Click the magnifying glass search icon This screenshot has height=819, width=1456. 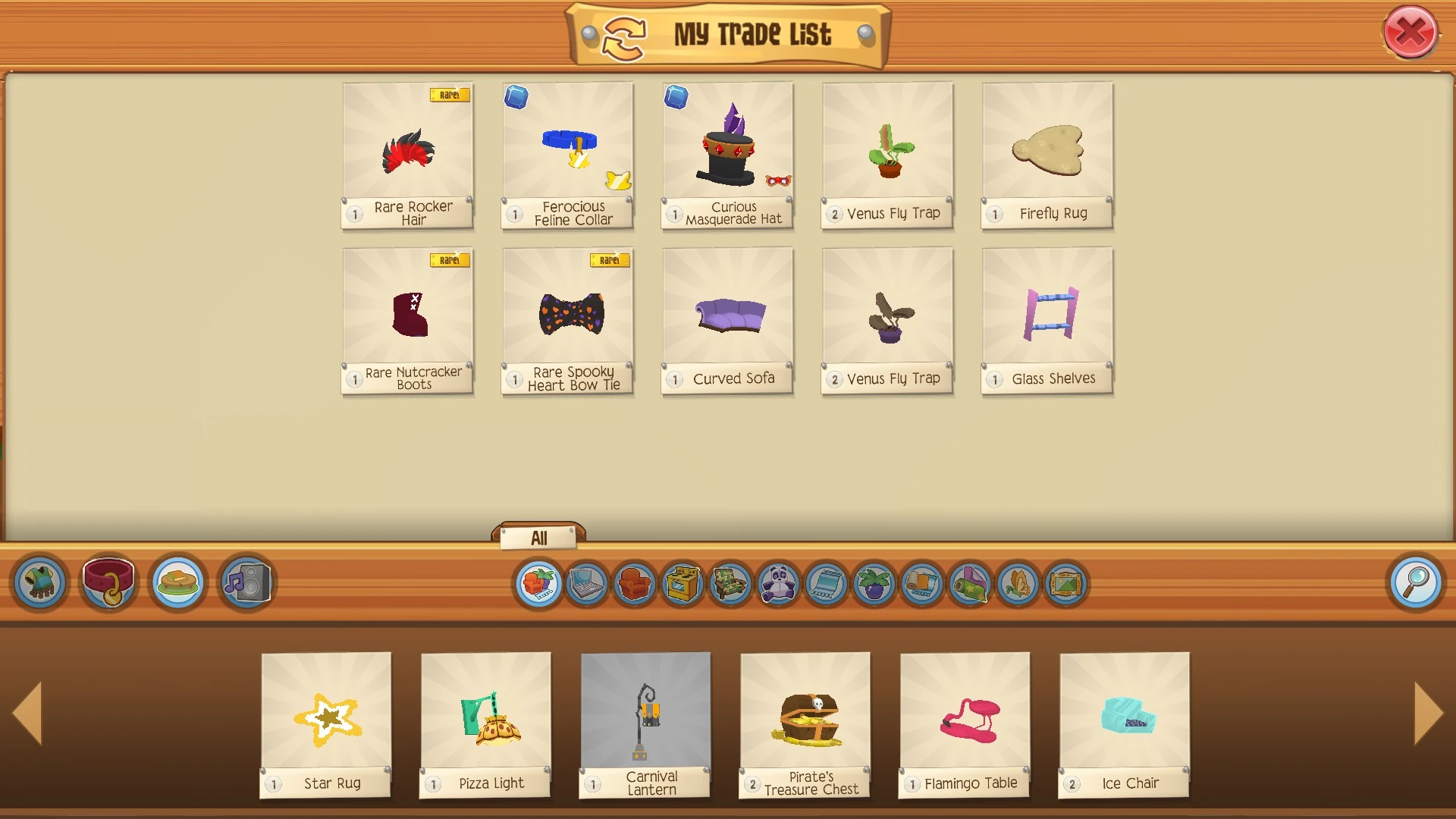[1417, 582]
